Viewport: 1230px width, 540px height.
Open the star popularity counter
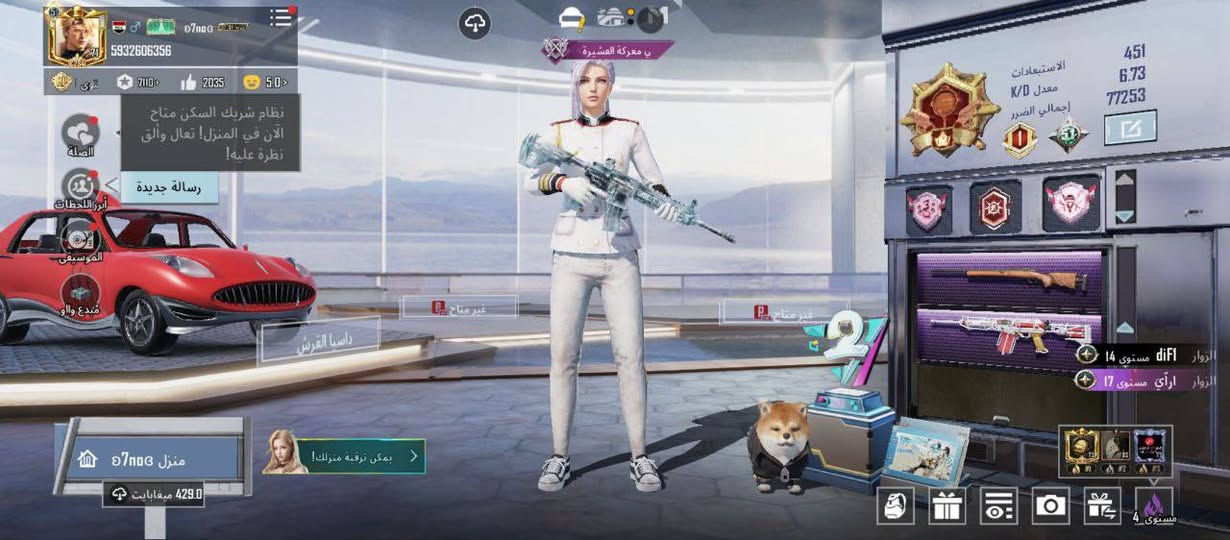[x=137, y=82]
